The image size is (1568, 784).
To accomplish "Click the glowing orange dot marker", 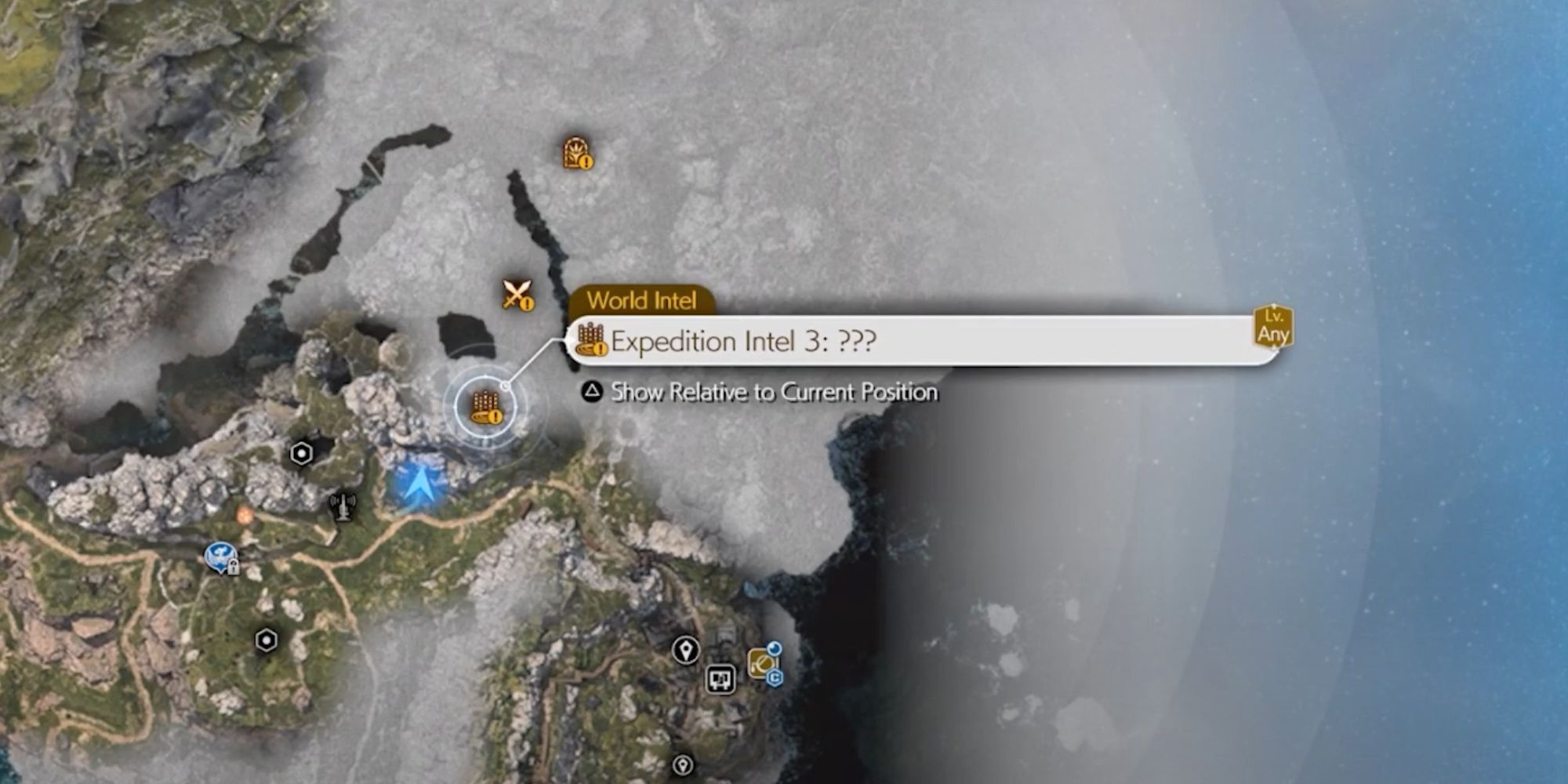I will point(245,515).
